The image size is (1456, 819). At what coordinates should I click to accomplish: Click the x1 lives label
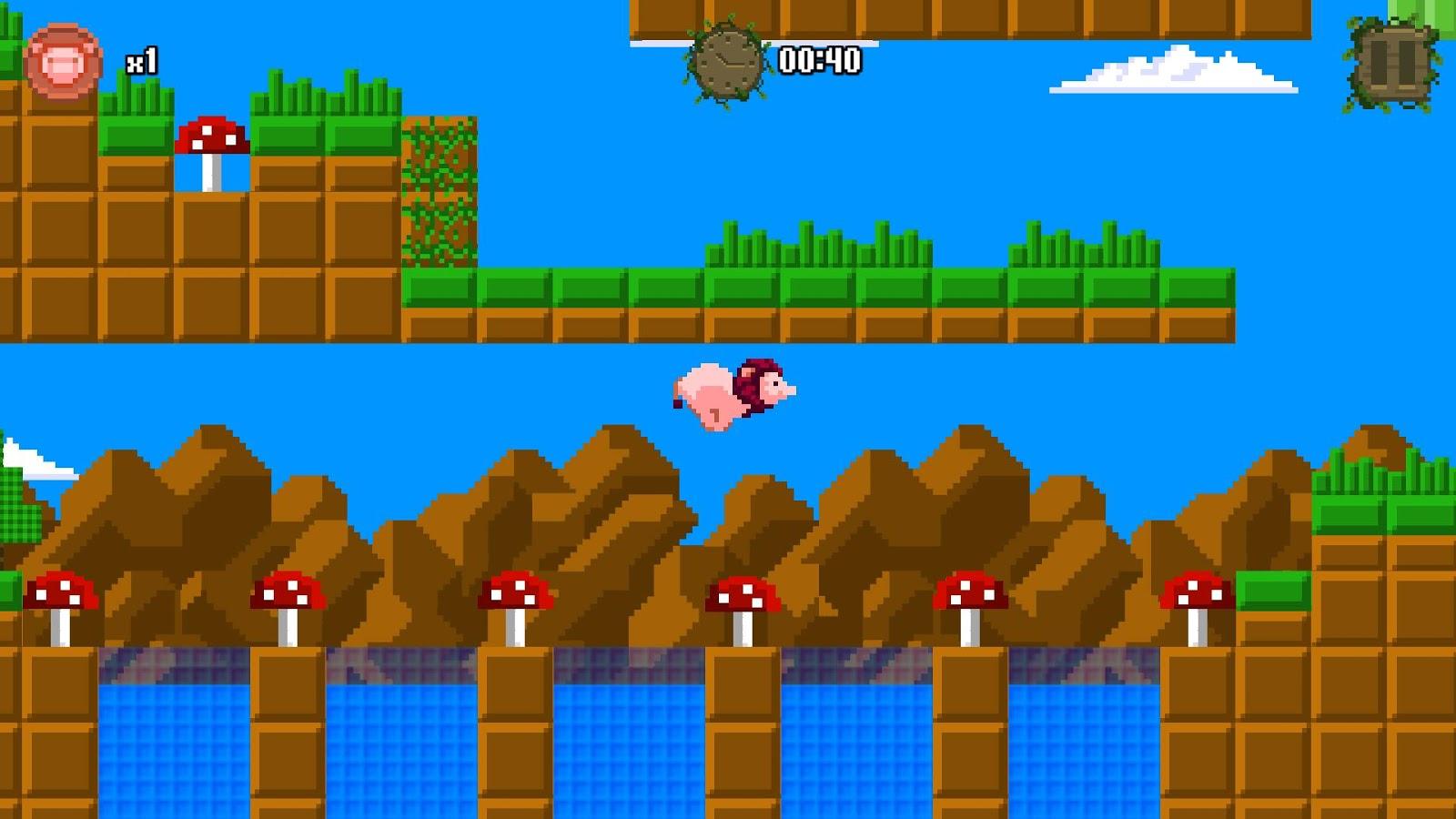coord(141,62)
